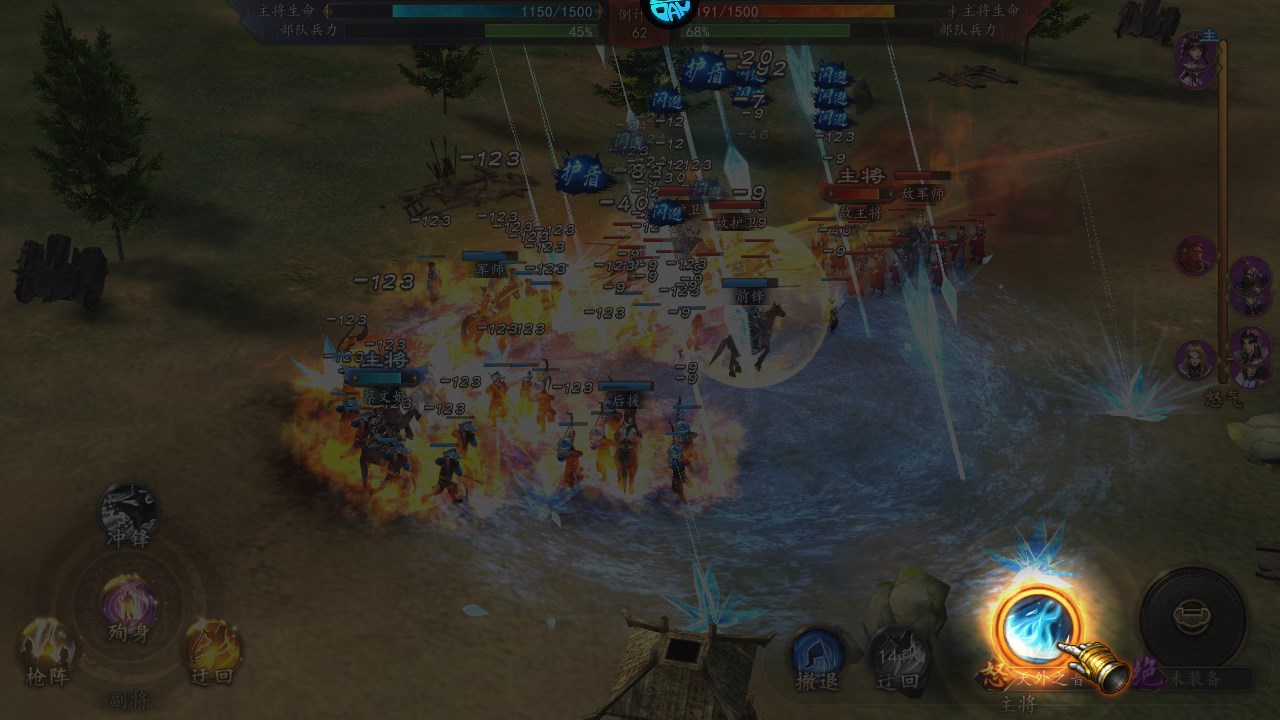1280x720 pixels.
Task: Tap the 撤退 retreat button
Action: pos(817,656)
